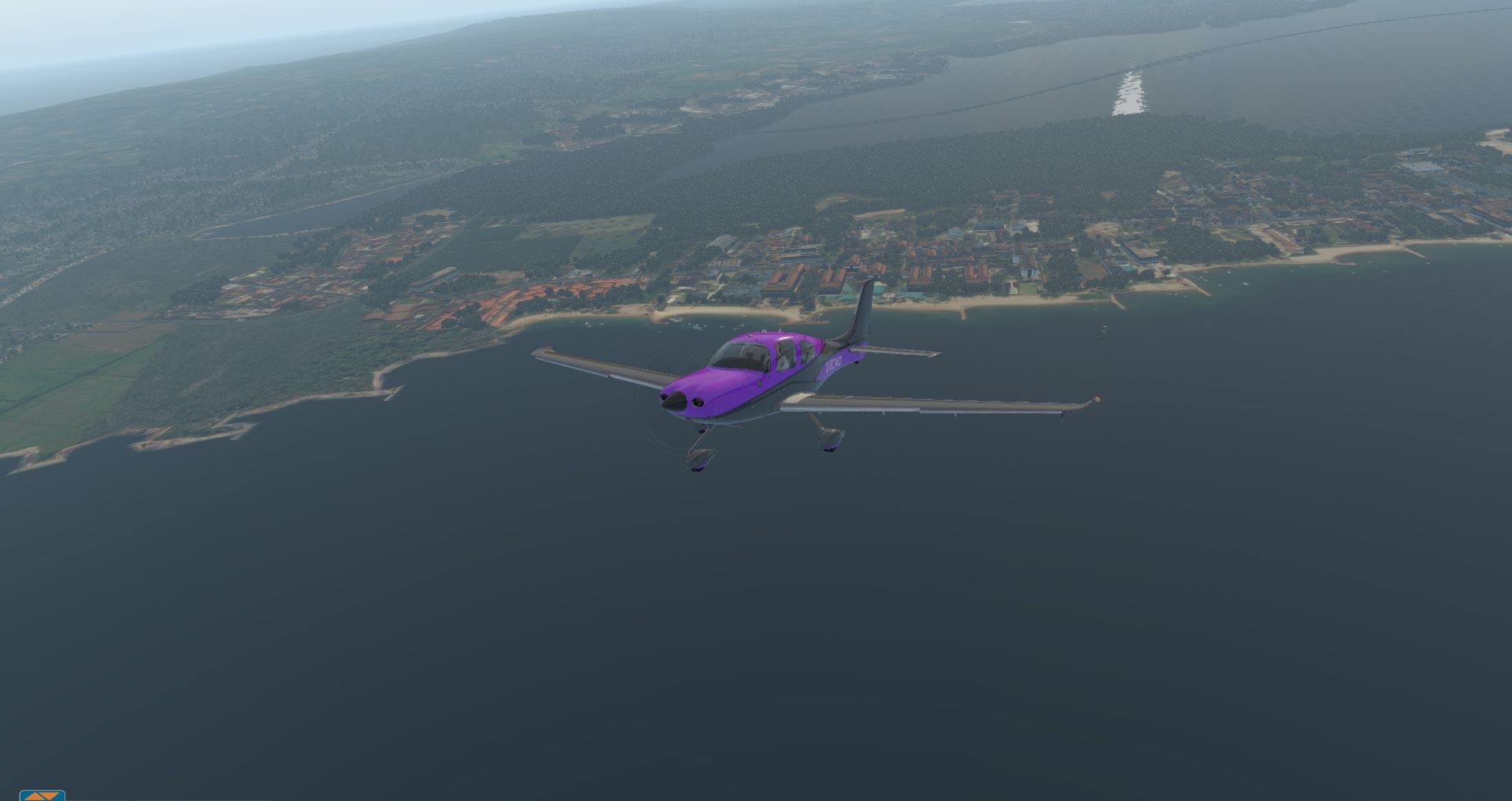
Task: Click the blue and orange plugin icon
Action: [42, 795]
